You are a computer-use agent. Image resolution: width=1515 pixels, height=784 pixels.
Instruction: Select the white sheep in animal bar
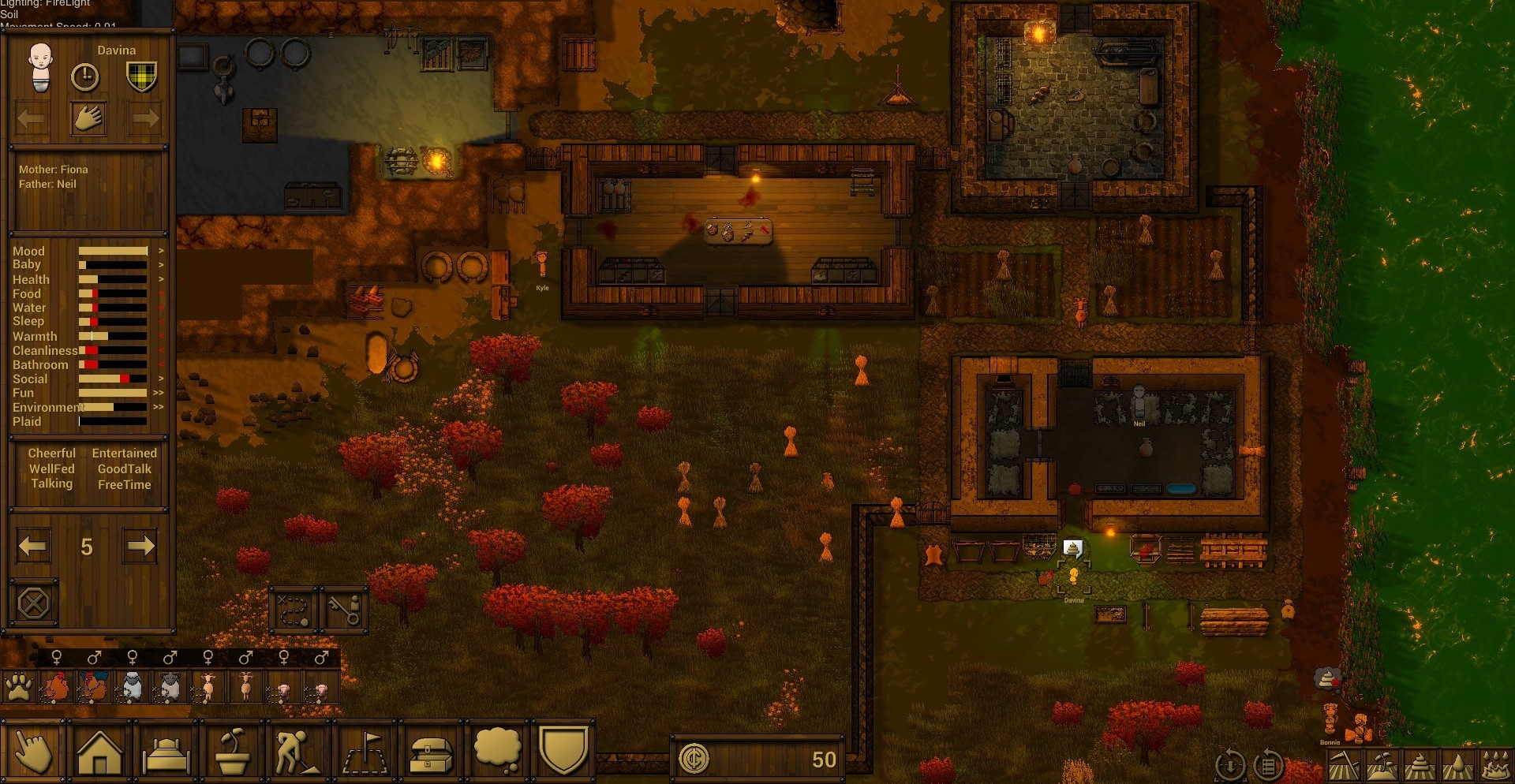coord(133,688)
